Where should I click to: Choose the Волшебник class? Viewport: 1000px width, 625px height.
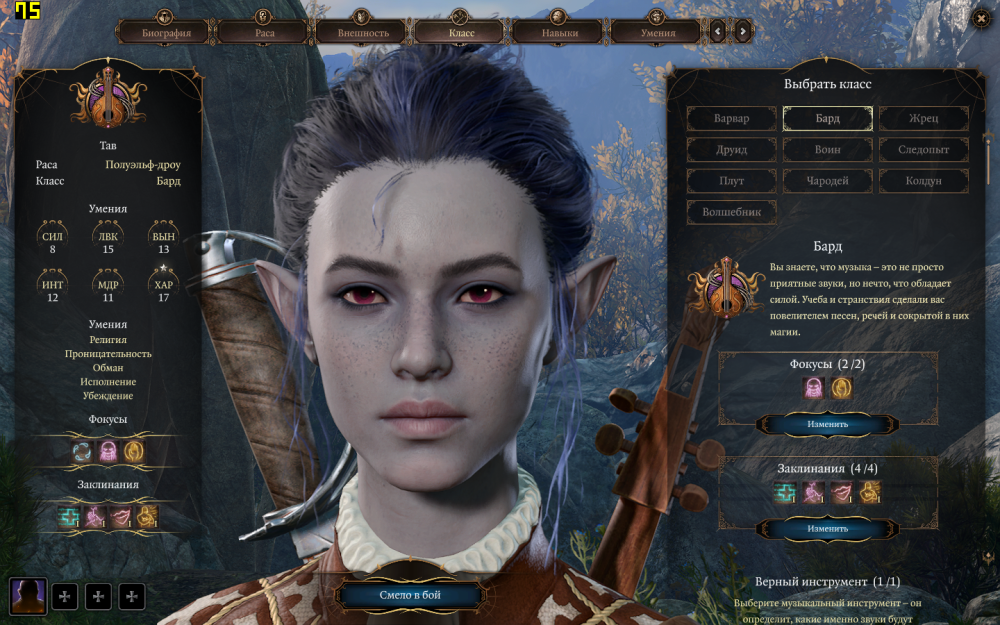pos(731,212)
